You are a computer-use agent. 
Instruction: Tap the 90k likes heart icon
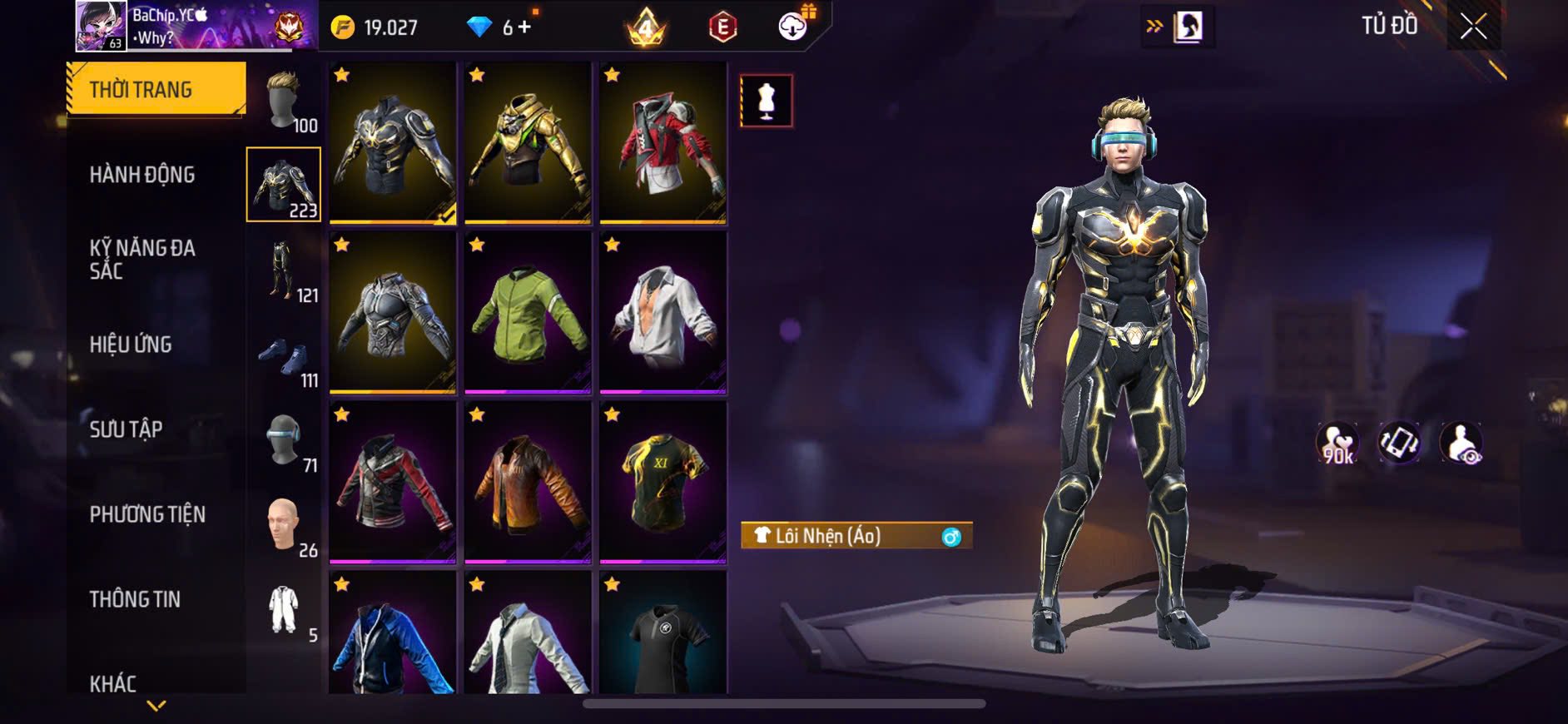point(1337,443)
